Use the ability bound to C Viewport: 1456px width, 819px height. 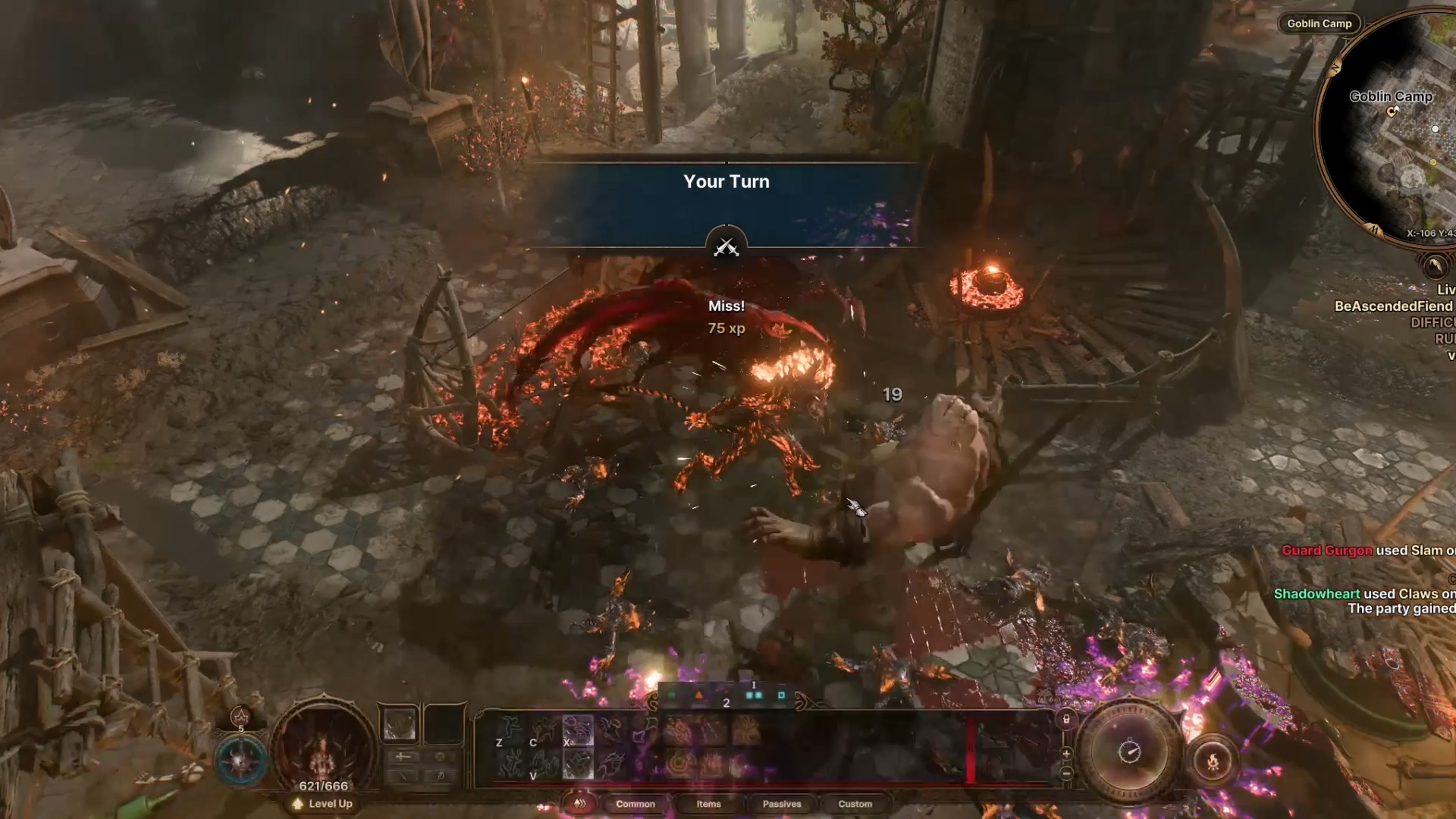(544, 731)
